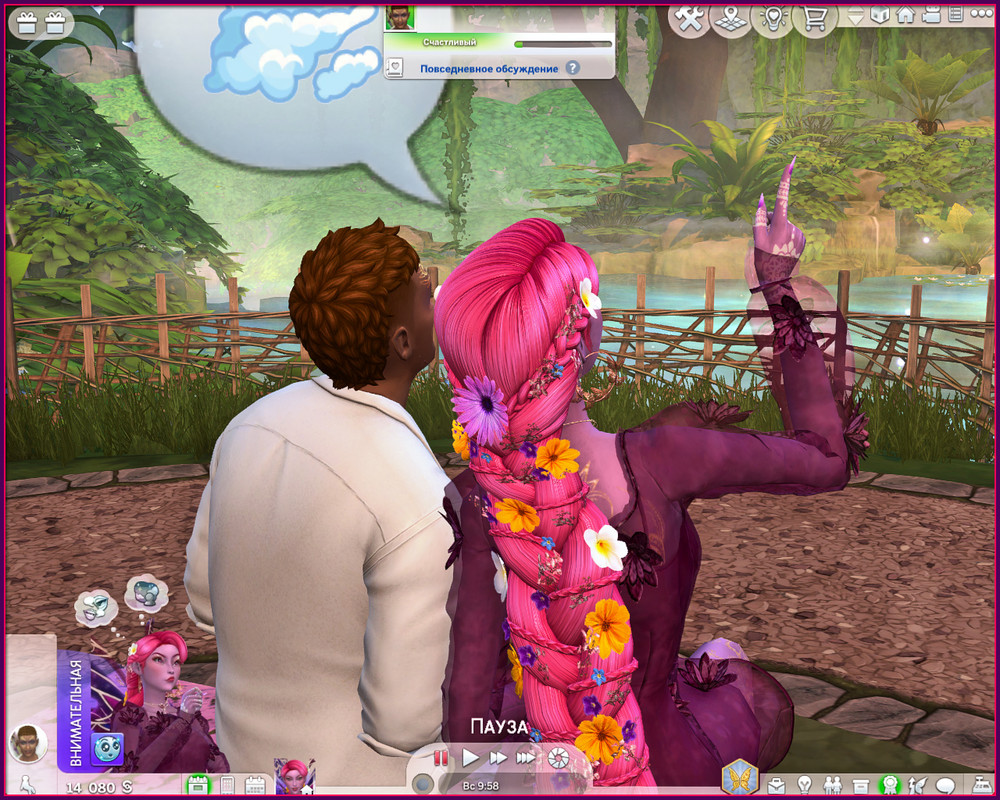Pause the game with red pause button
The height and width of the screenshot is (800, 1000).
441,758
